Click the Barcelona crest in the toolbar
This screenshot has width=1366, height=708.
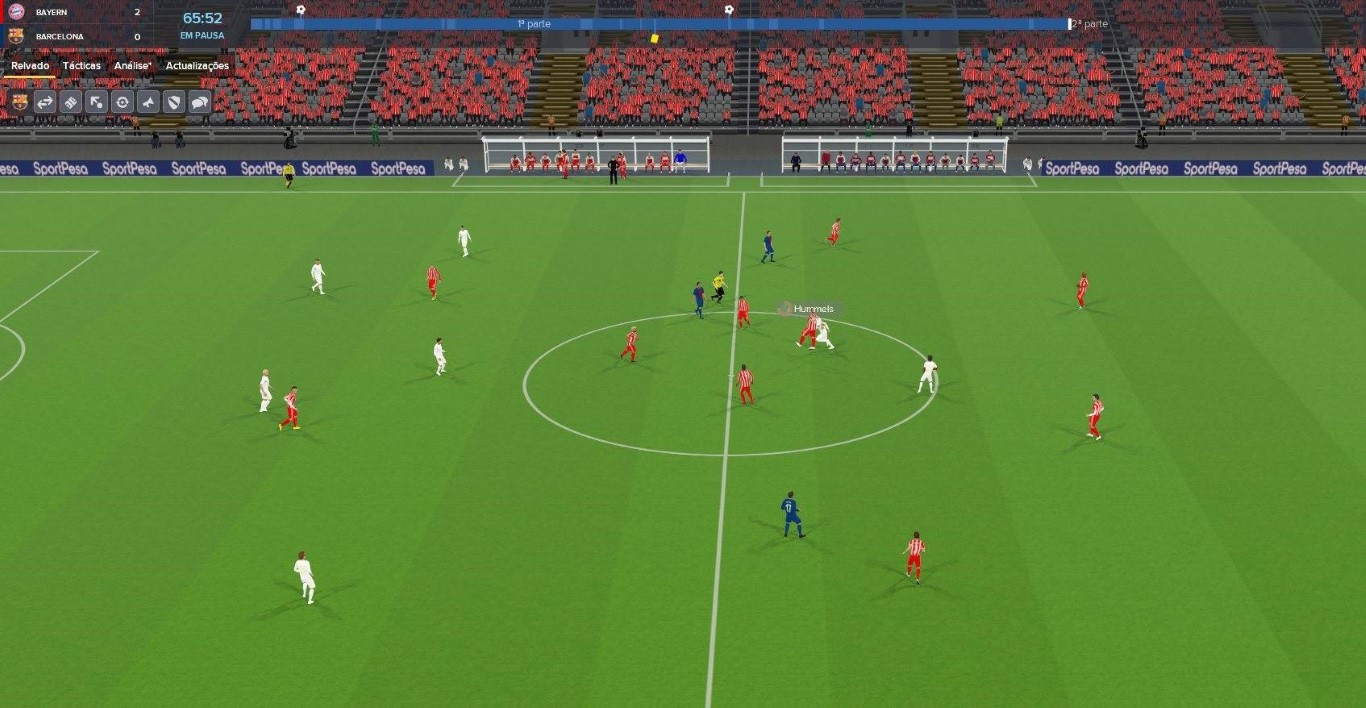coord(19,102)
